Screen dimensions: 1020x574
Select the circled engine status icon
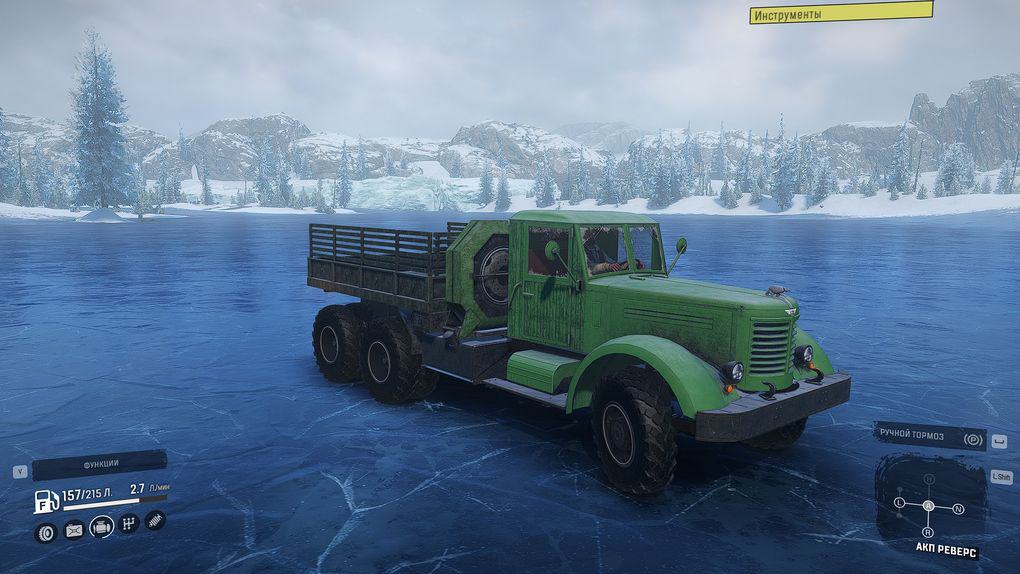coord(101,526)
